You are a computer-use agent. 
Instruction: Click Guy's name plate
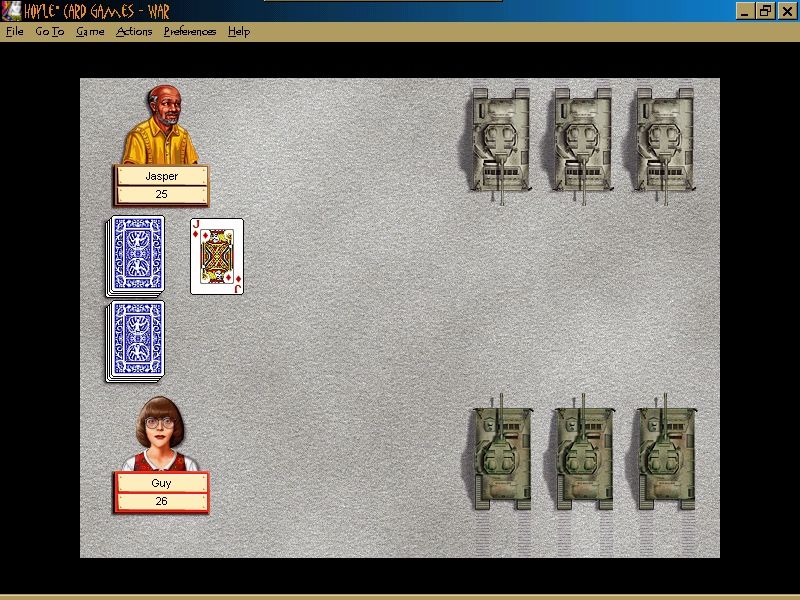pos(161,483)
